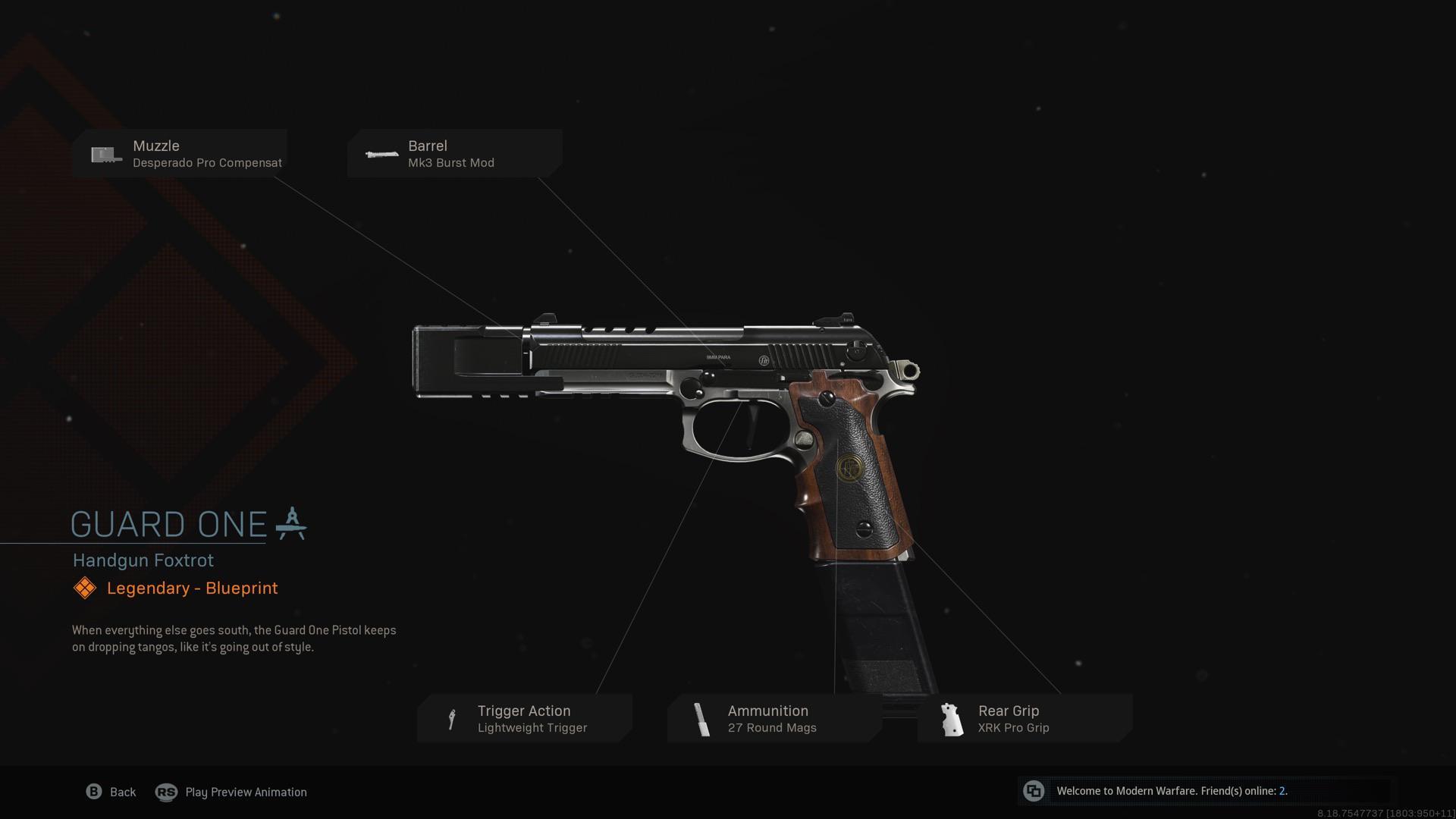Select the Muzzle attachment slot

(180, 153)
